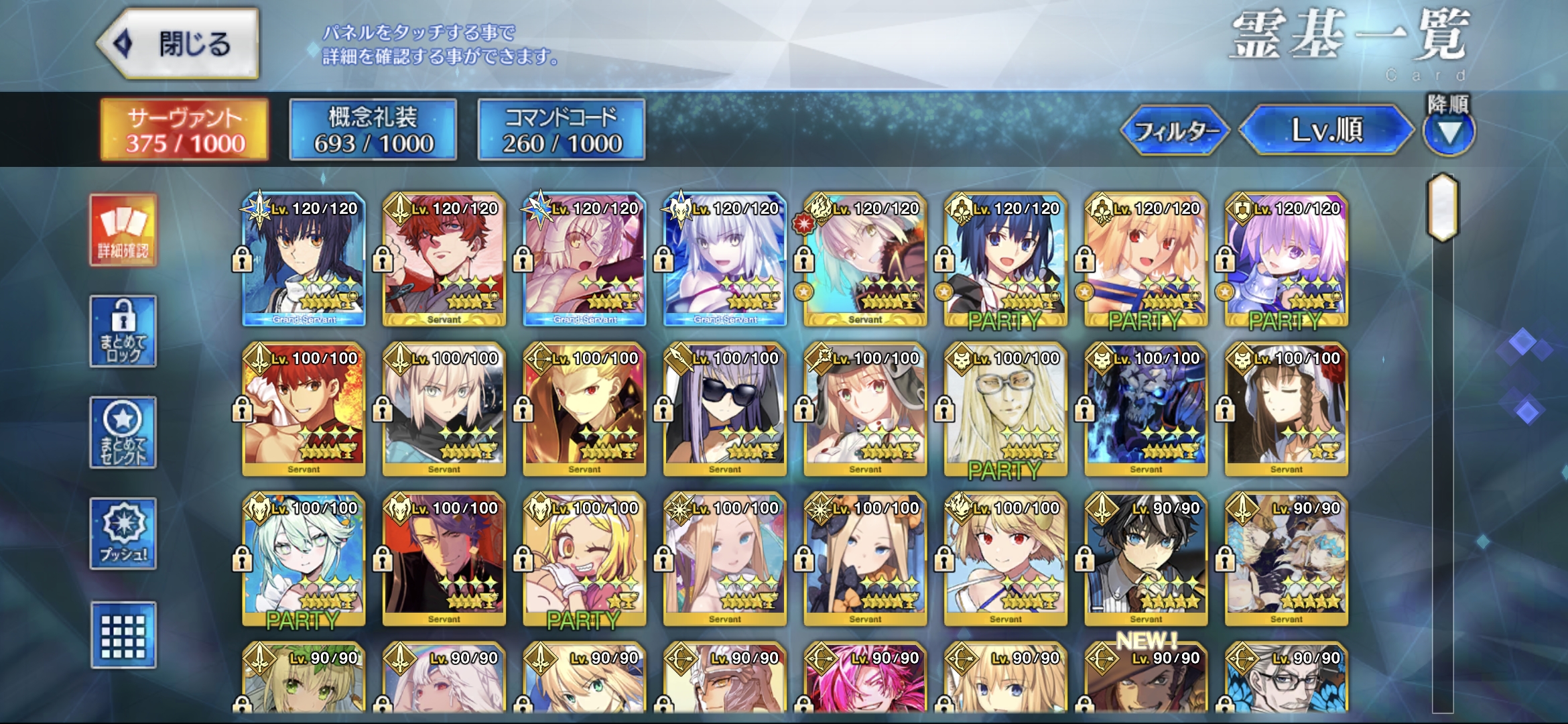The width and height of the screenshot is (1568, 724).
Task: Activate the 詳細確認 detail check button
Action: (123, 231)
